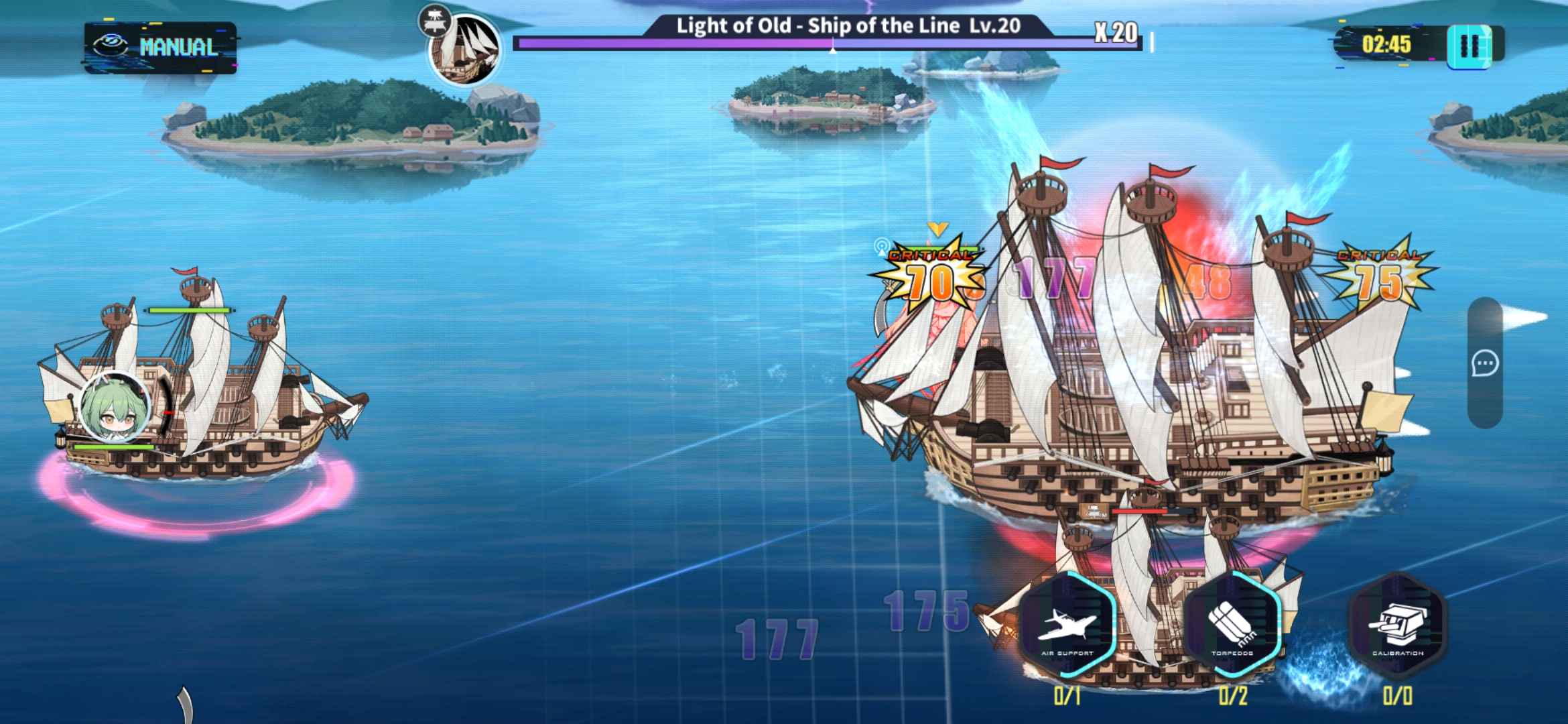Toggle the Manual control mode button

point(161,46)
